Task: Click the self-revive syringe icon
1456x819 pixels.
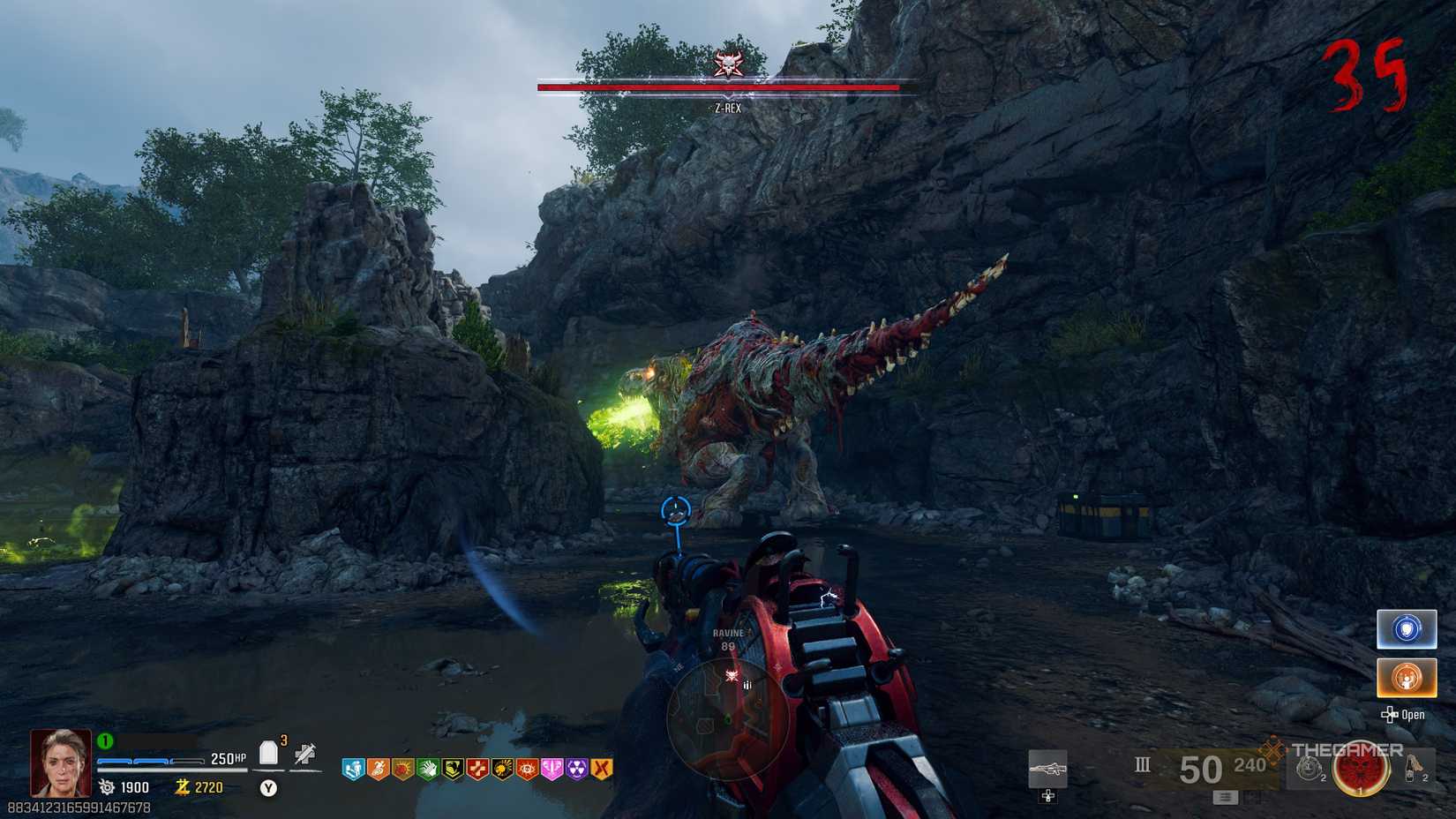Action: (304, 755)
